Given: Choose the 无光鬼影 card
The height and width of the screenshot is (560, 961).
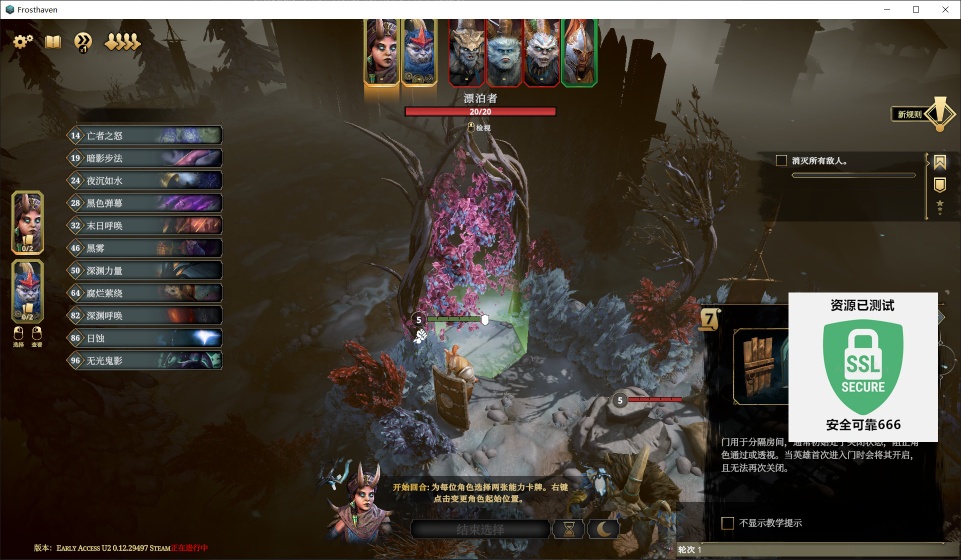Looking at the screenshot, I should pos(145,360).
